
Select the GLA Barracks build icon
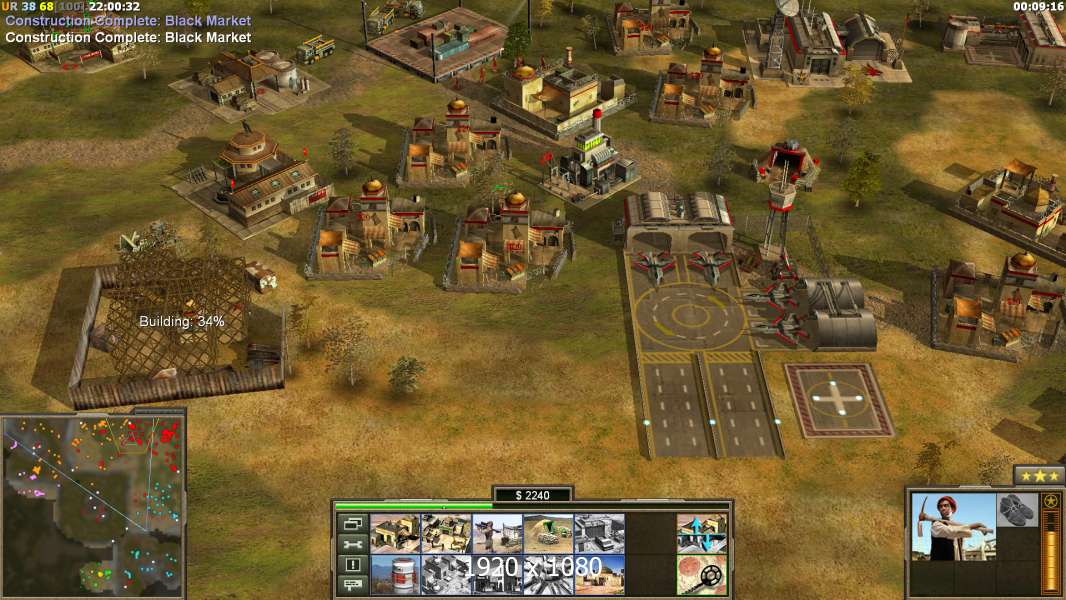pyautogui.click(x=395, y=534)
